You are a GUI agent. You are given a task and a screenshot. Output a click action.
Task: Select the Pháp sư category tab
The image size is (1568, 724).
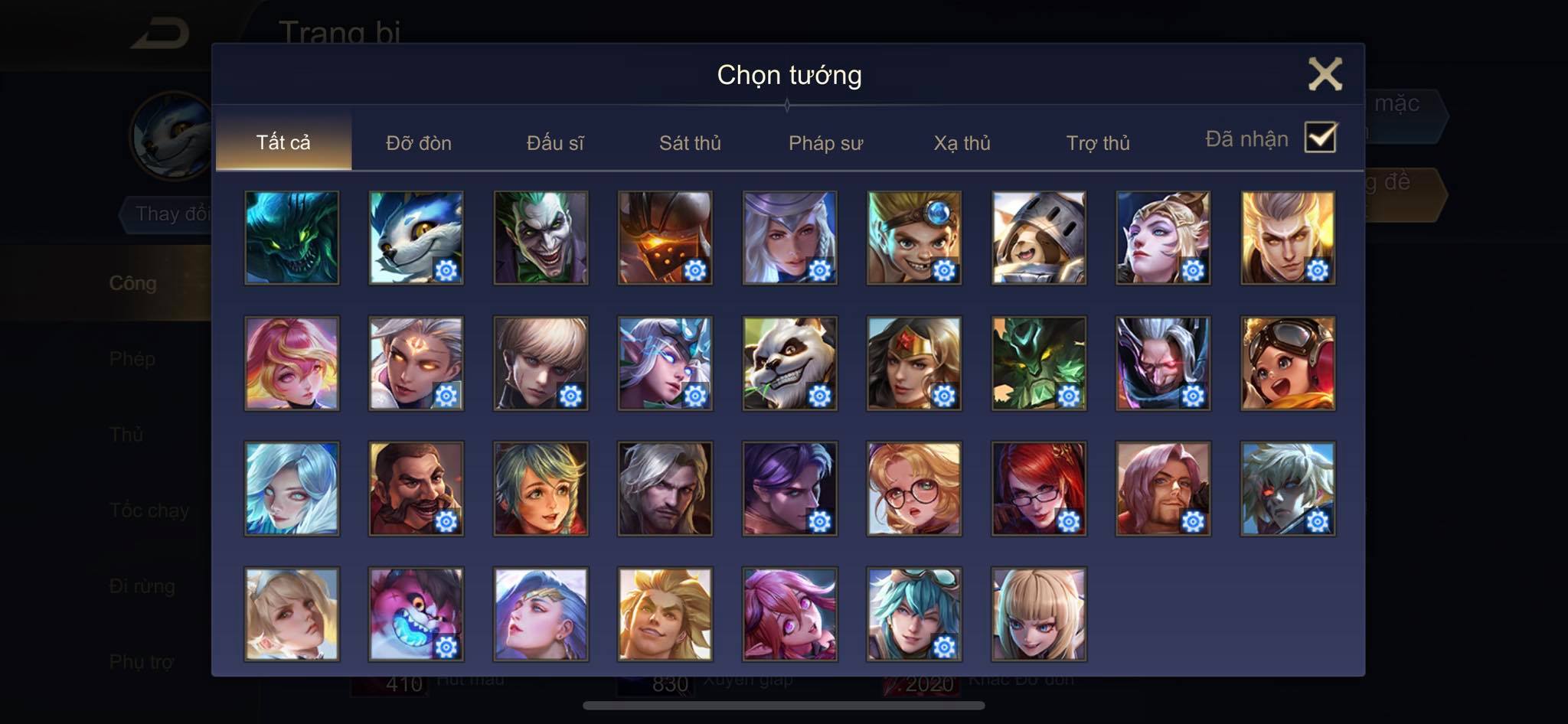[x=825, y=143]
